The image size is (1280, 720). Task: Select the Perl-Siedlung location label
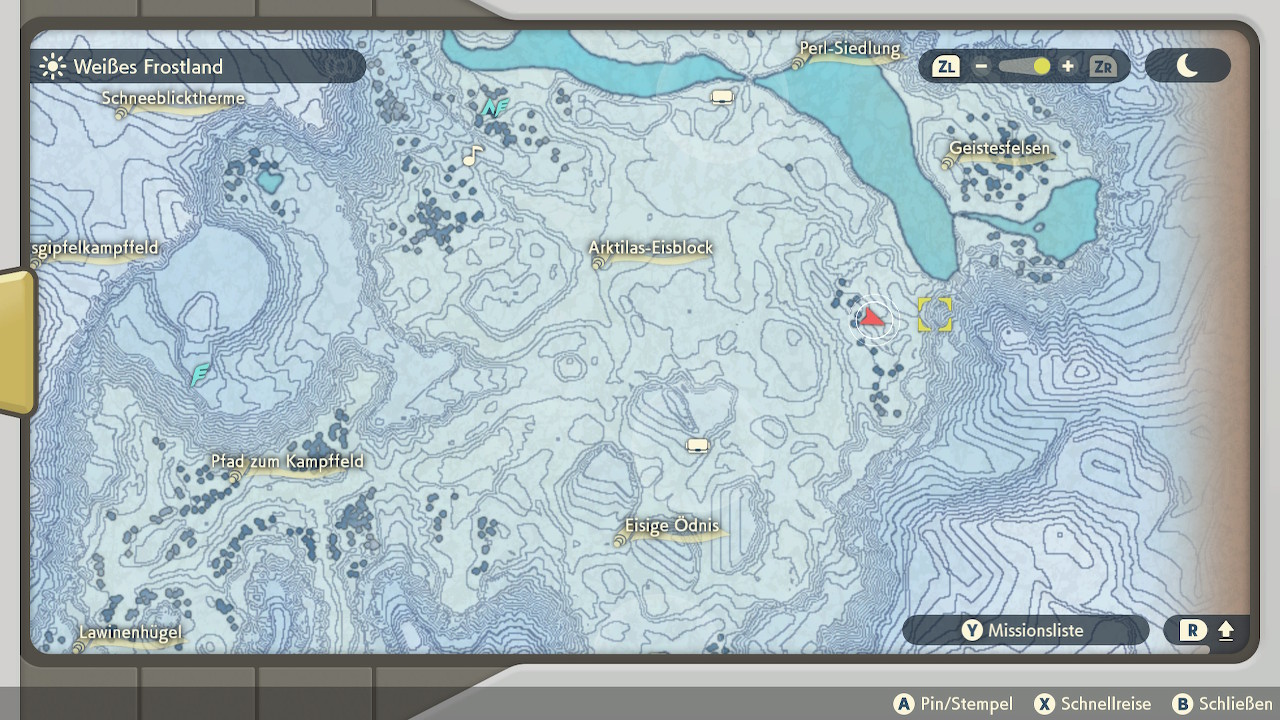click(849, 49)
